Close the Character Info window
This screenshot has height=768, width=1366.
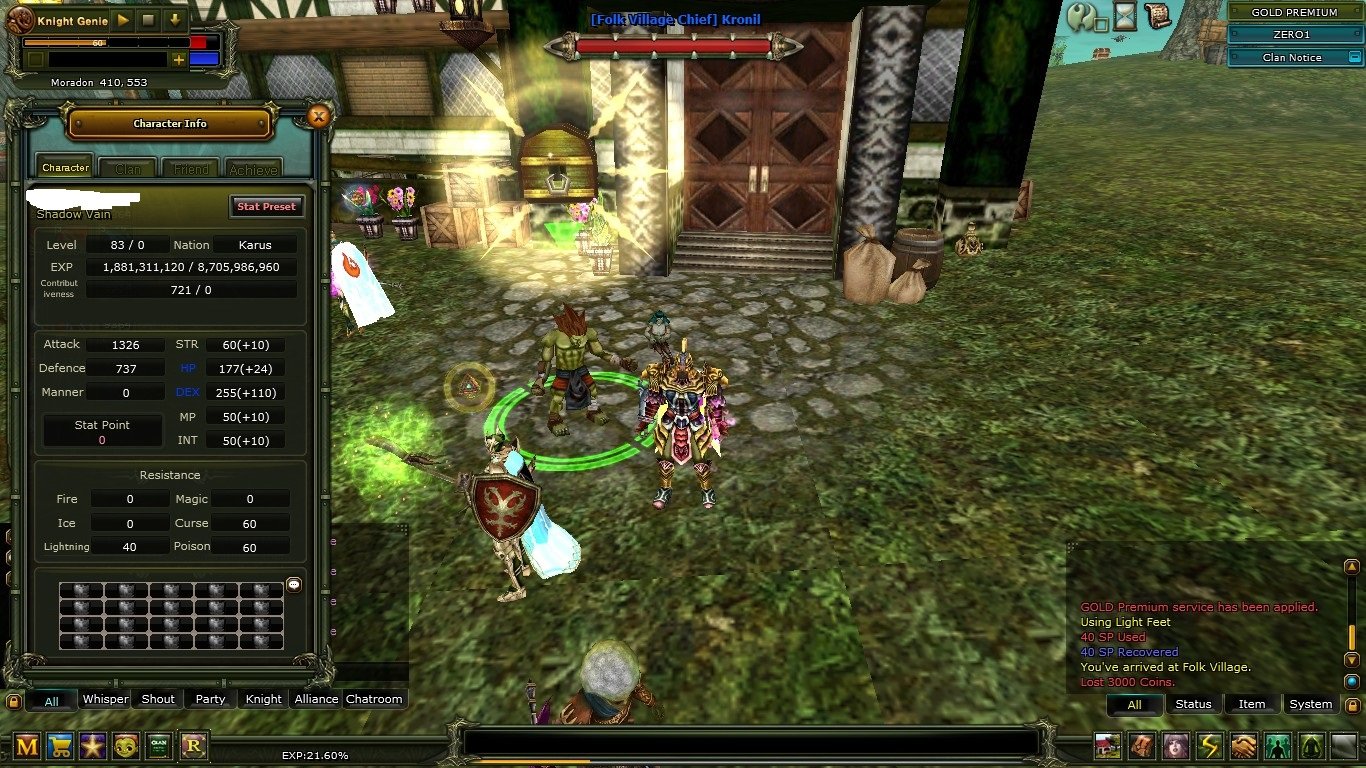(318, 117)
